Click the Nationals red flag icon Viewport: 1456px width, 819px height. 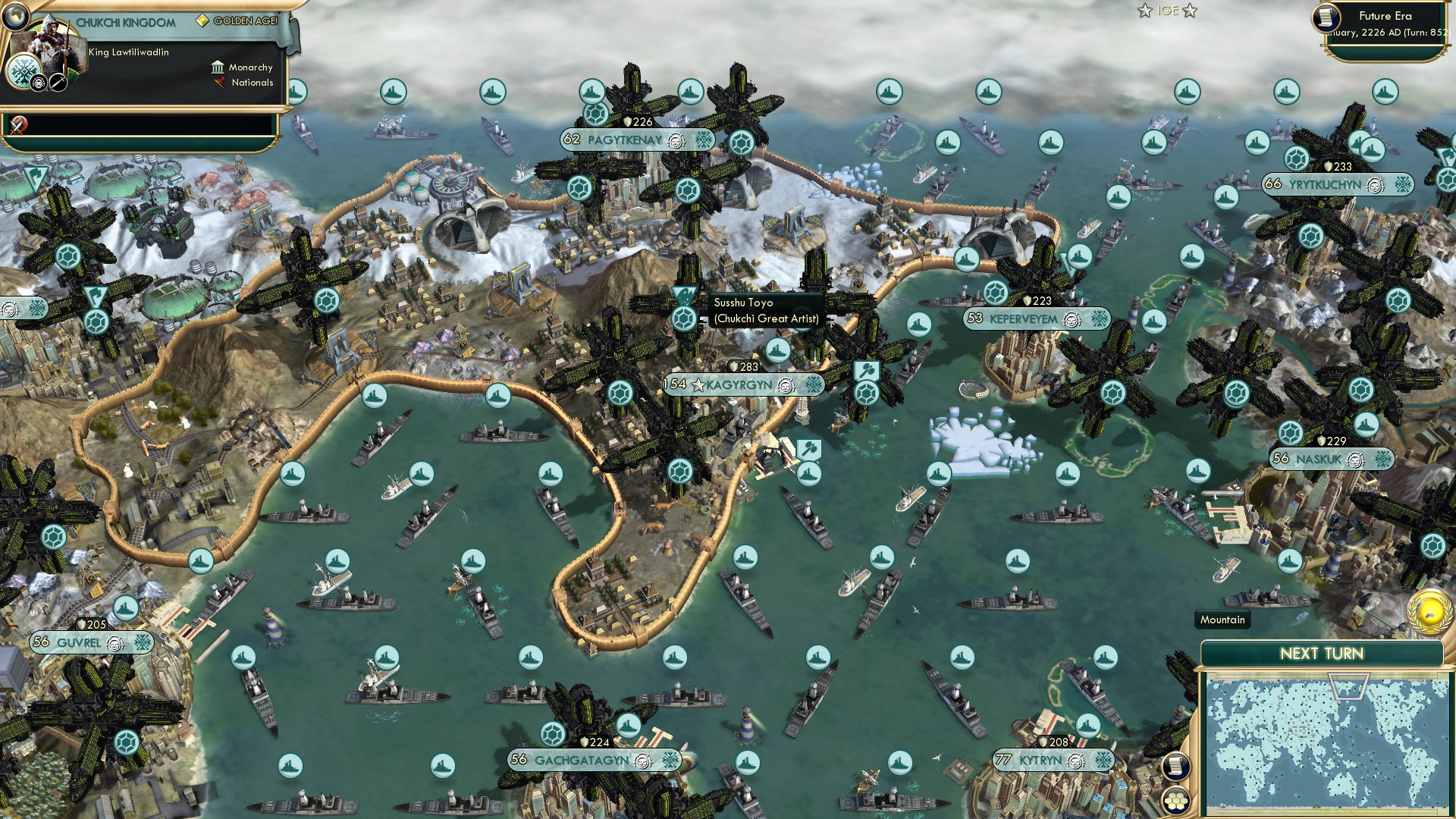coord(218,83)
